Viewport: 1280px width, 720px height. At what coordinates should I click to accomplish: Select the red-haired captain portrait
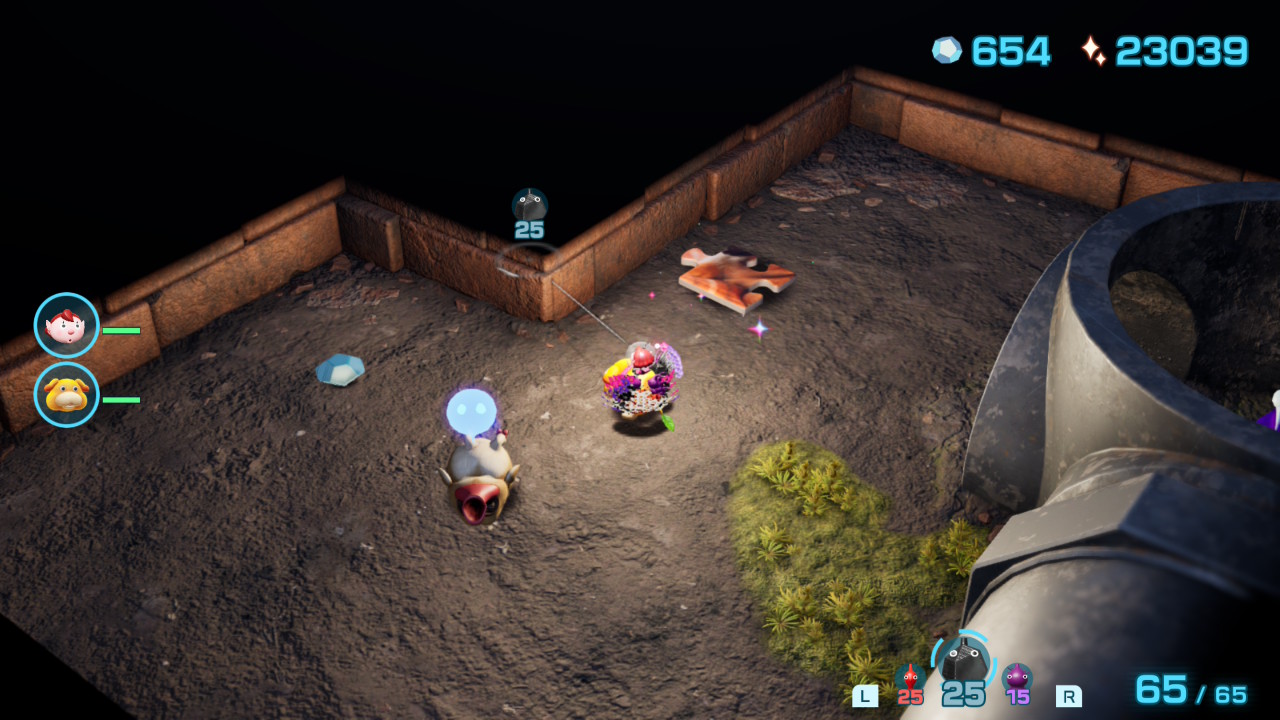(x=67, y=325)
